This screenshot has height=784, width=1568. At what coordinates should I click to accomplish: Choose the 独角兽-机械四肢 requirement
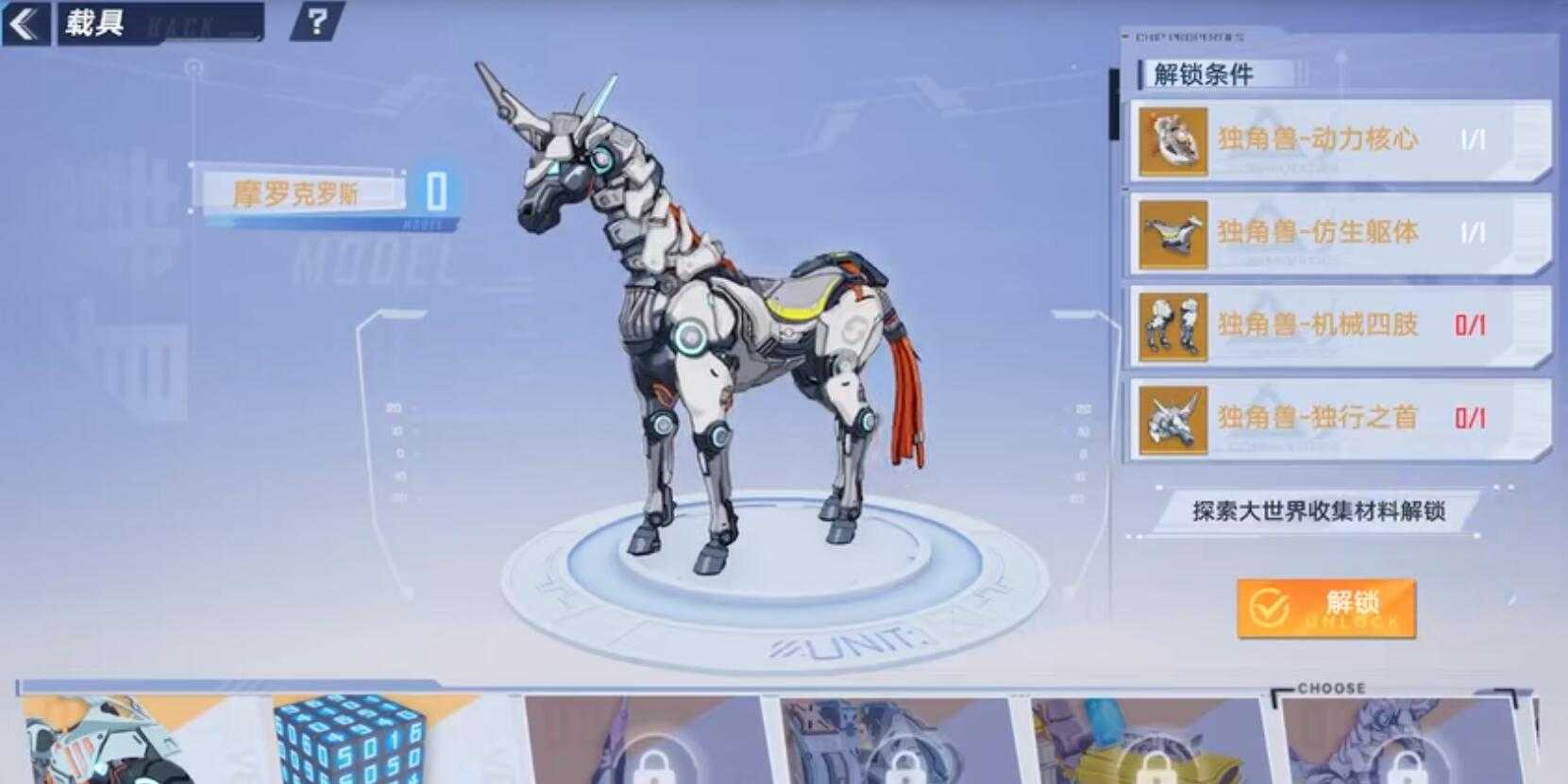click(x=1339, y=325)
